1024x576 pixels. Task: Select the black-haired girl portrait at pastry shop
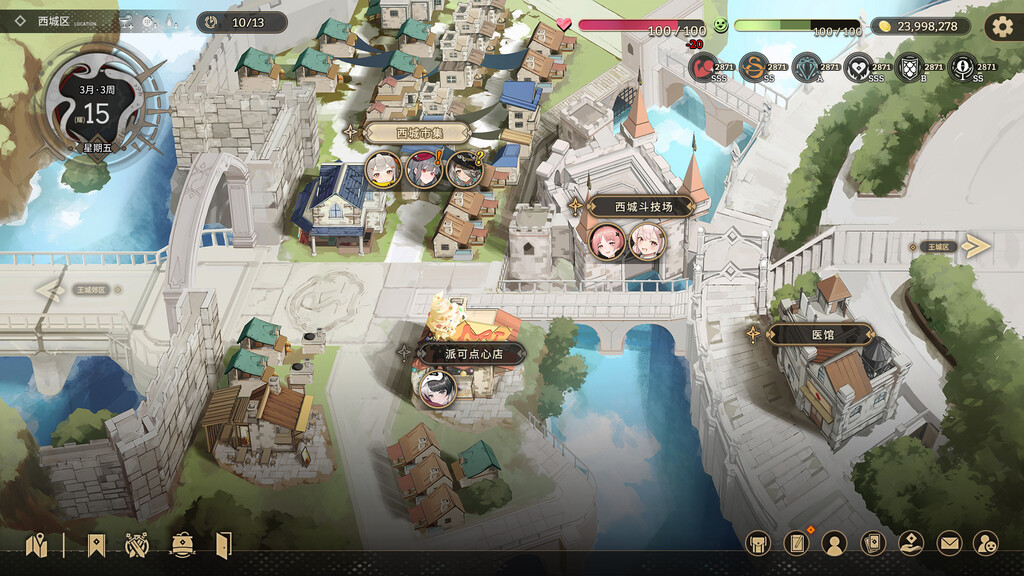[x=437, y=388]
